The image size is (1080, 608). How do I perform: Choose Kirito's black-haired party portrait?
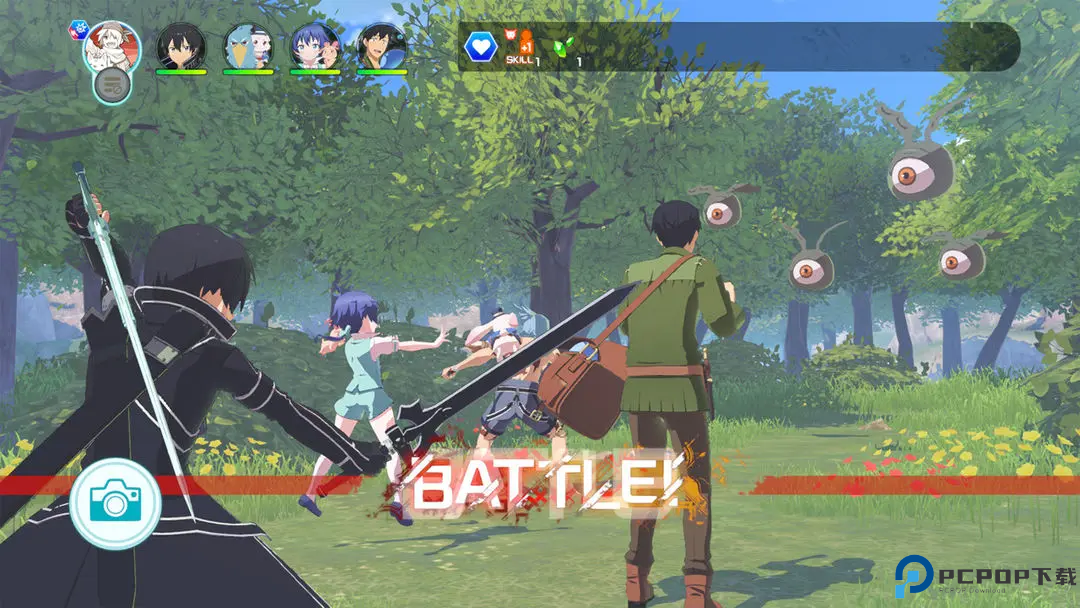tap(181, 45)
